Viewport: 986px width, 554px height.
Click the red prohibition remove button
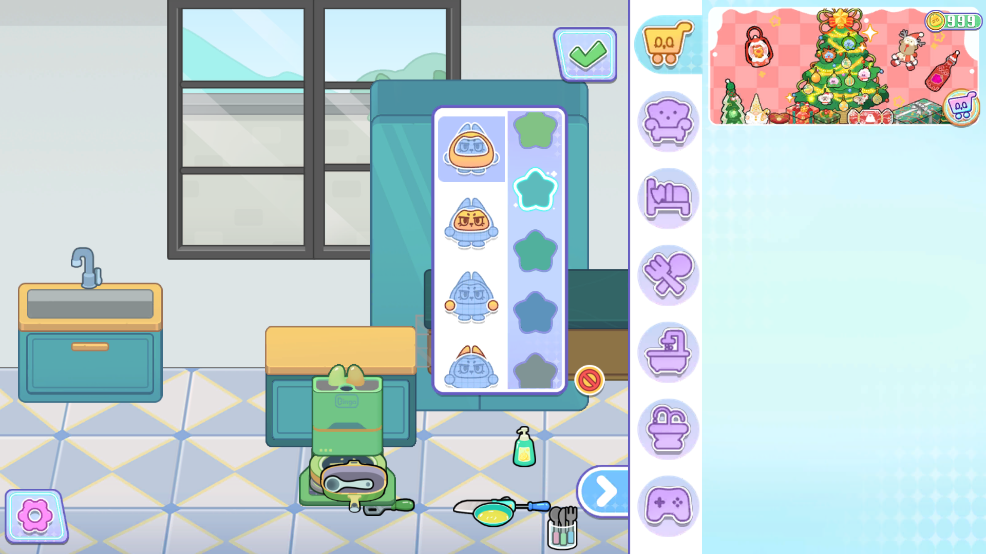(589, 380)
